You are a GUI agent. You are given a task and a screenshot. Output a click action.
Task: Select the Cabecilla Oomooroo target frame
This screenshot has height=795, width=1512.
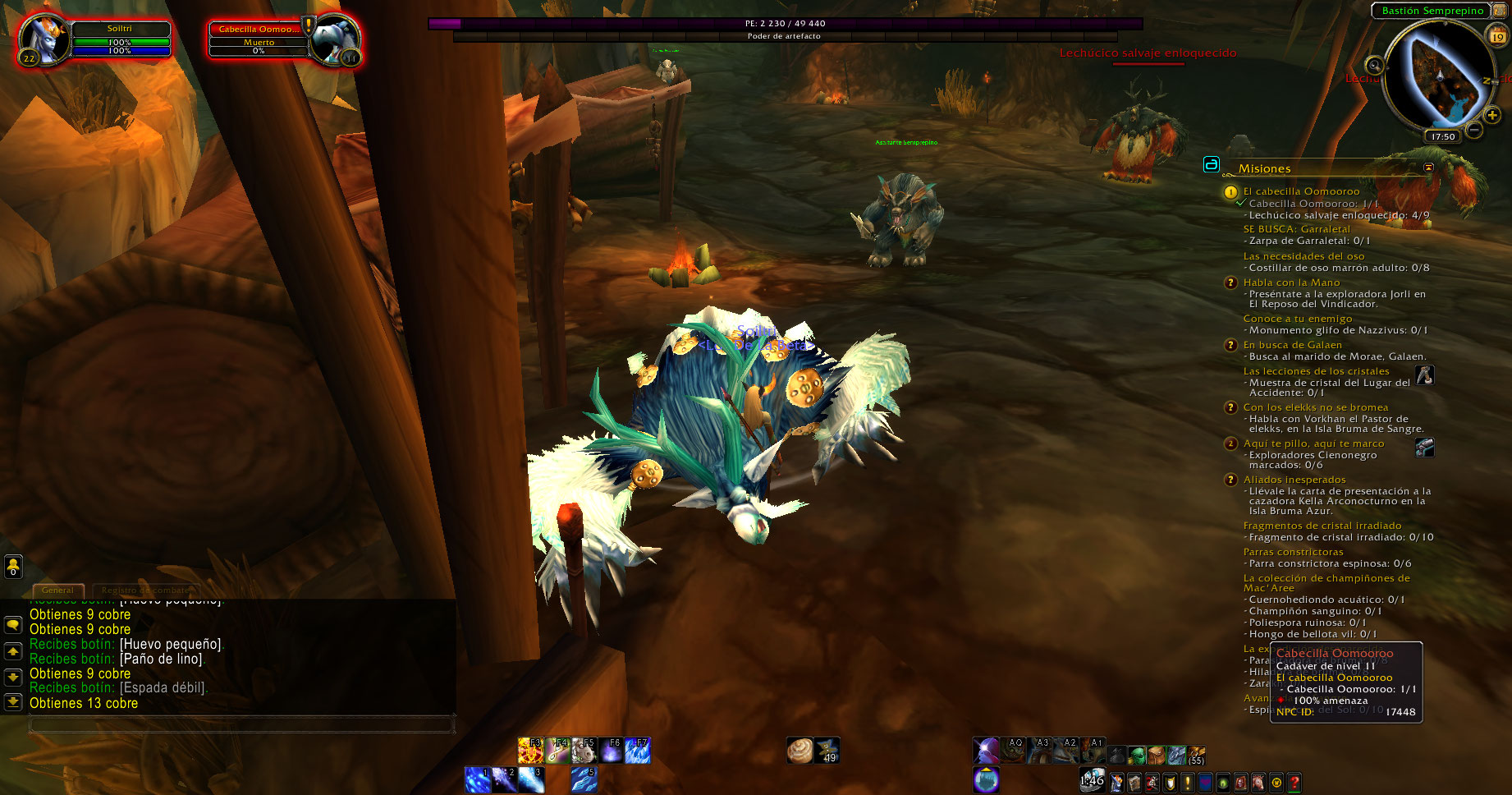tap(259, 30)
